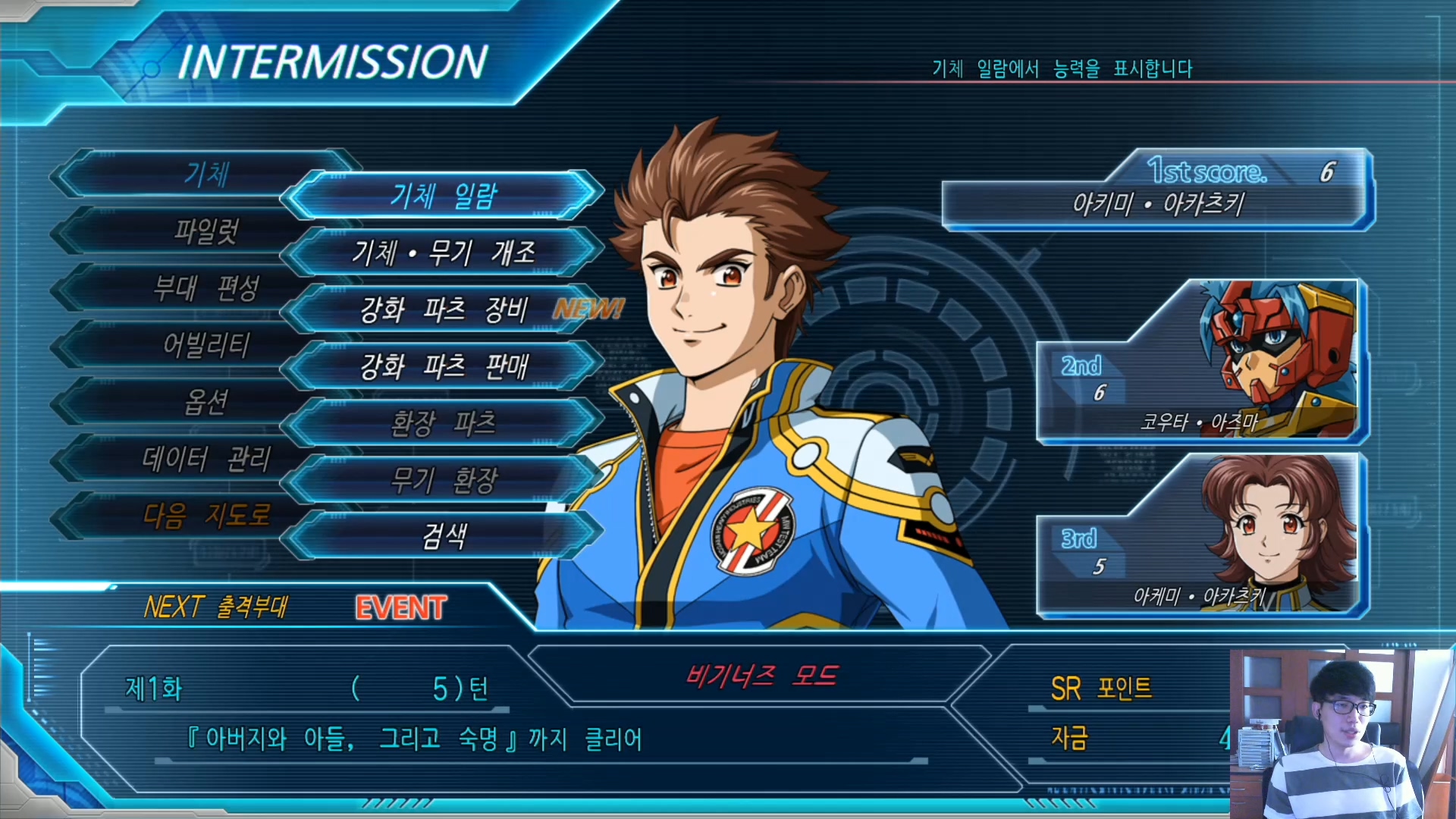Pick the 2nd ranked 코우타 · 아즈마 card
The width and height of the screenshot is (1456, 819).
[x=1202, y=362]
